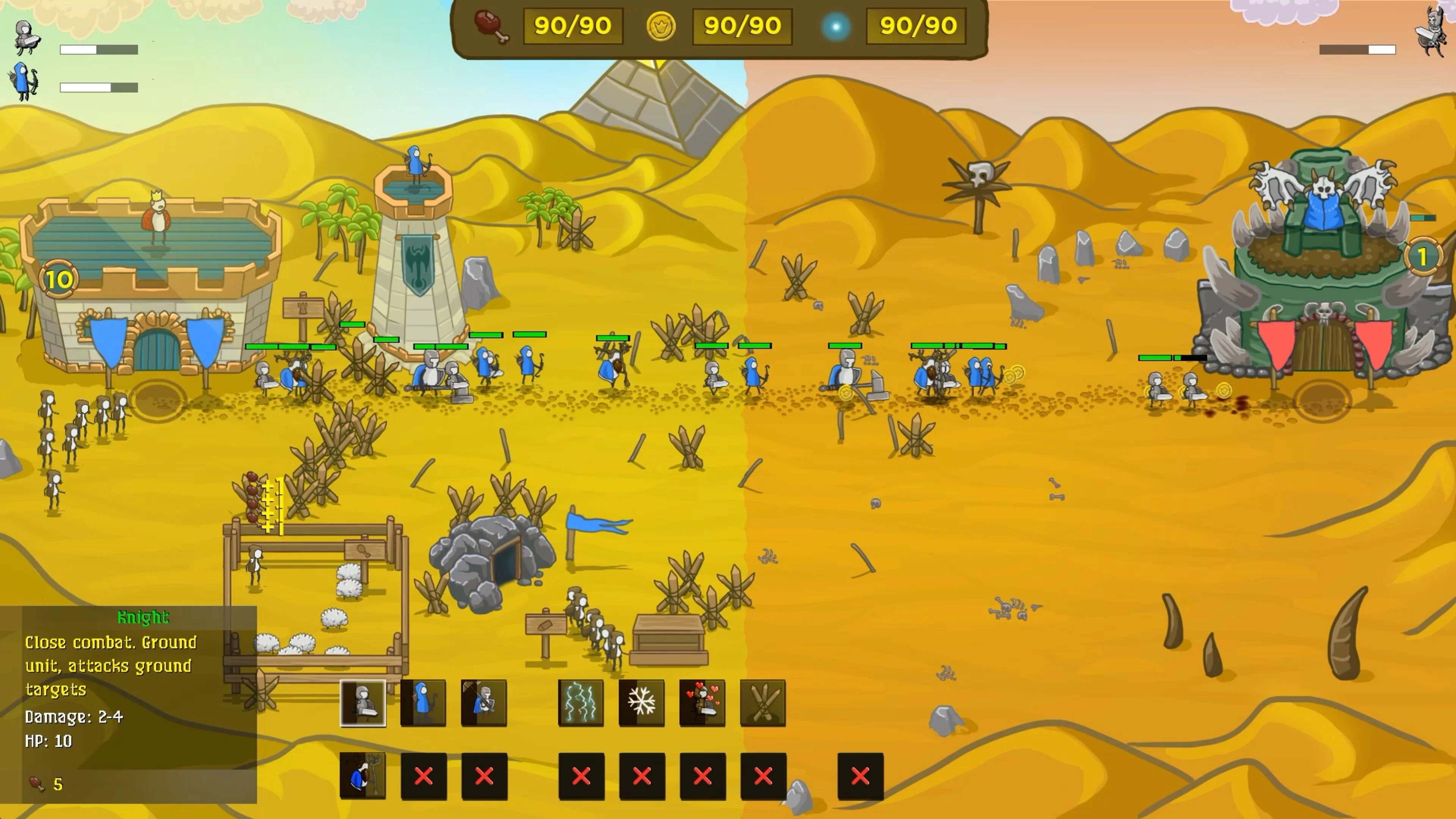Viewport: 1456px width, 819px height.
Task: Open the castle's level 10 badge
Action: pyautogui.click(x=60, y=278)
